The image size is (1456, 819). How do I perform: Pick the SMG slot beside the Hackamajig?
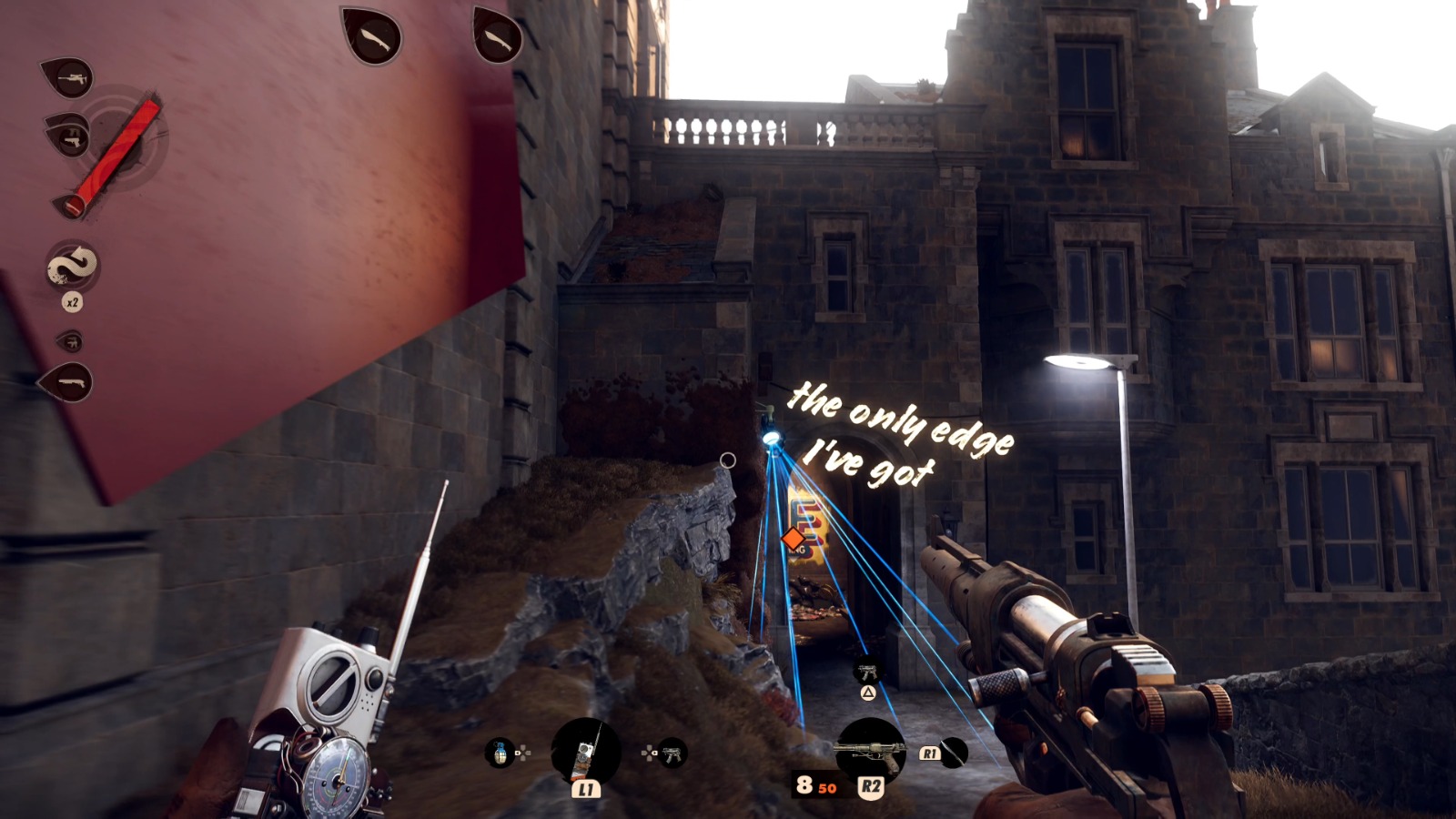(672, 753)
